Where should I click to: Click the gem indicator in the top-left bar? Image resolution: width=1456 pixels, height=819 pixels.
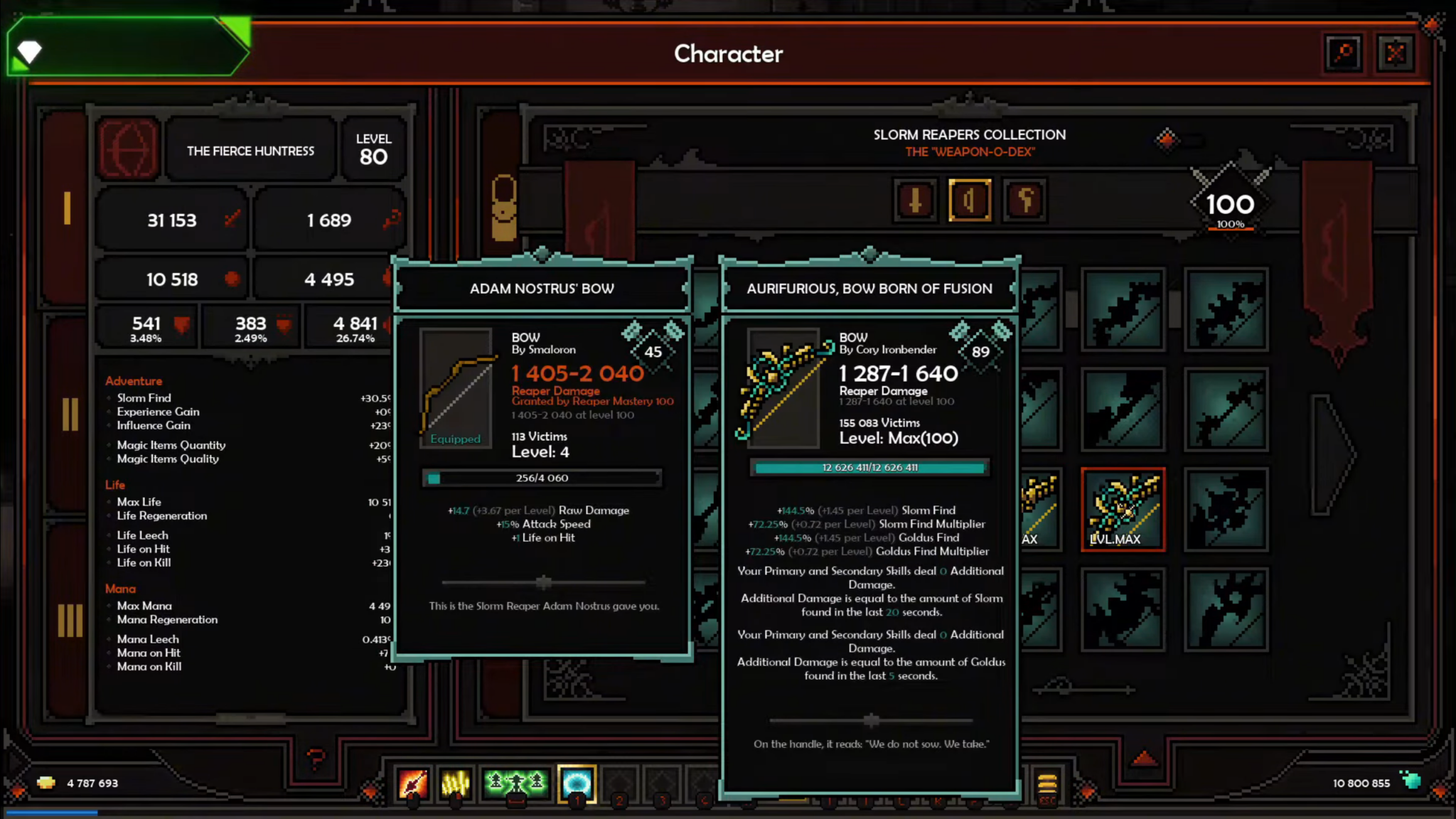28,53
